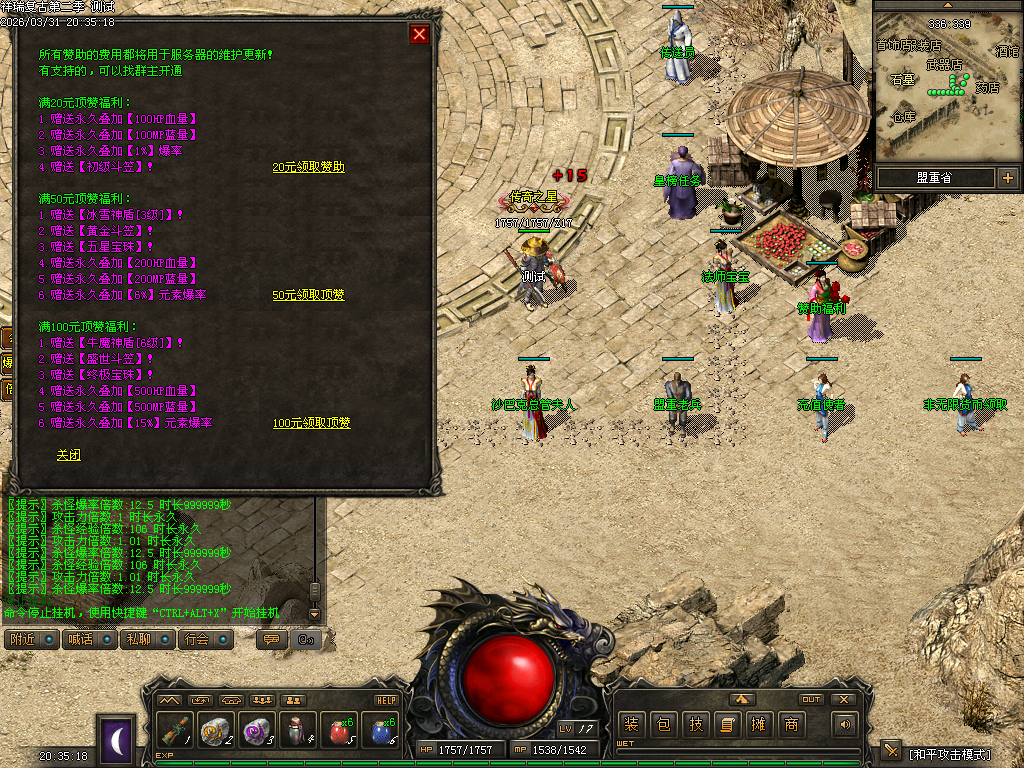Open the 装 equipment panel
The image size is (1024, 768).
click(x=631, y=725)
